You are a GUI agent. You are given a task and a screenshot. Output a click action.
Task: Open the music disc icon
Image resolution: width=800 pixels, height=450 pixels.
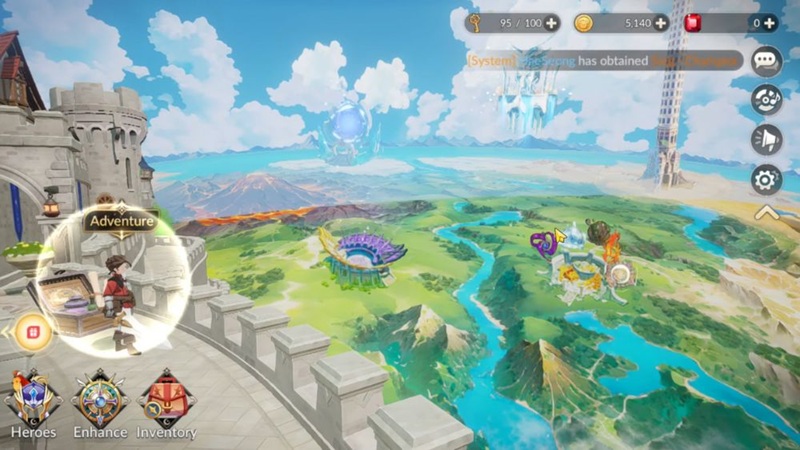[767, 100]
